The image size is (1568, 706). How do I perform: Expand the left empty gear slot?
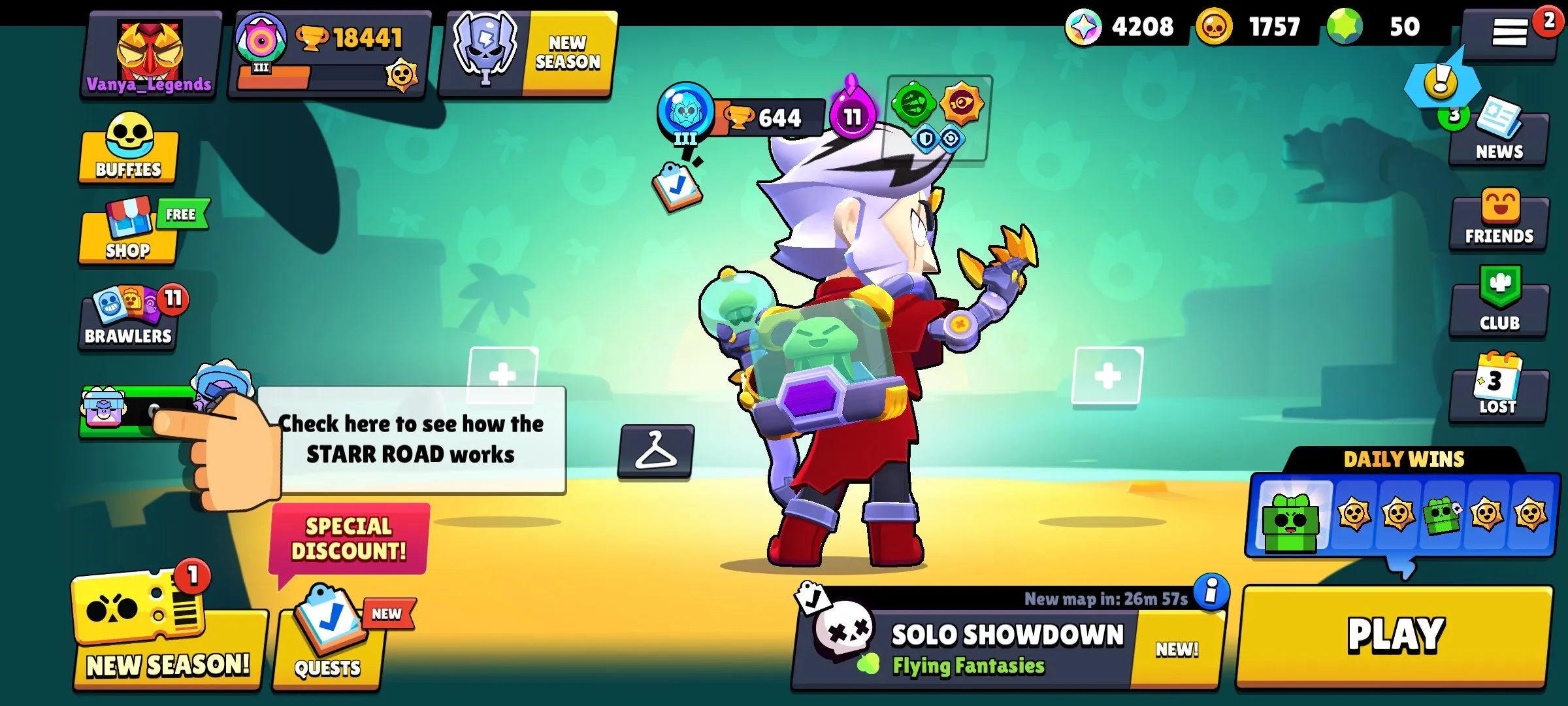[503, 374]
